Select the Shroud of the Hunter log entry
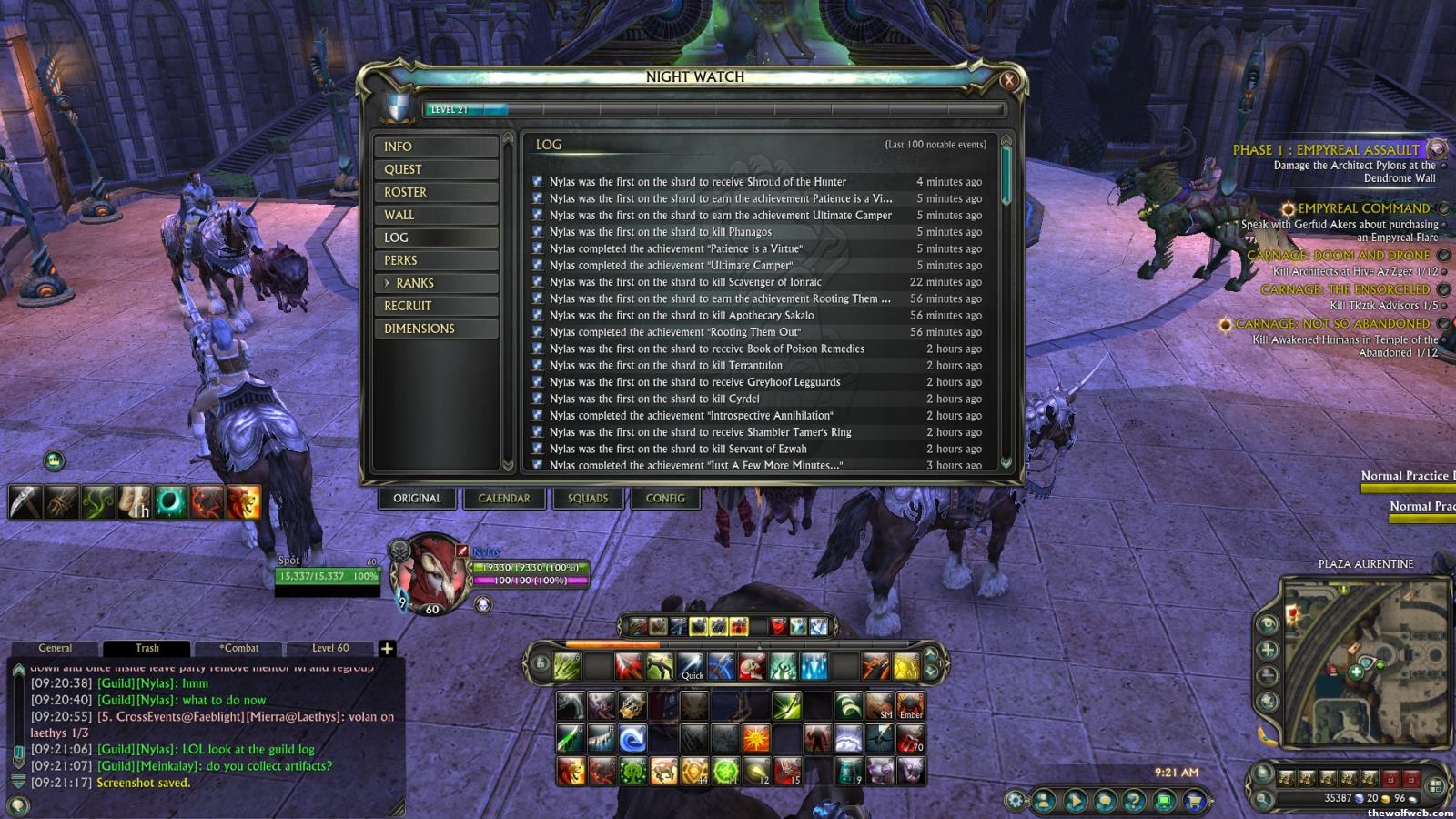 (x=697, y=182)
